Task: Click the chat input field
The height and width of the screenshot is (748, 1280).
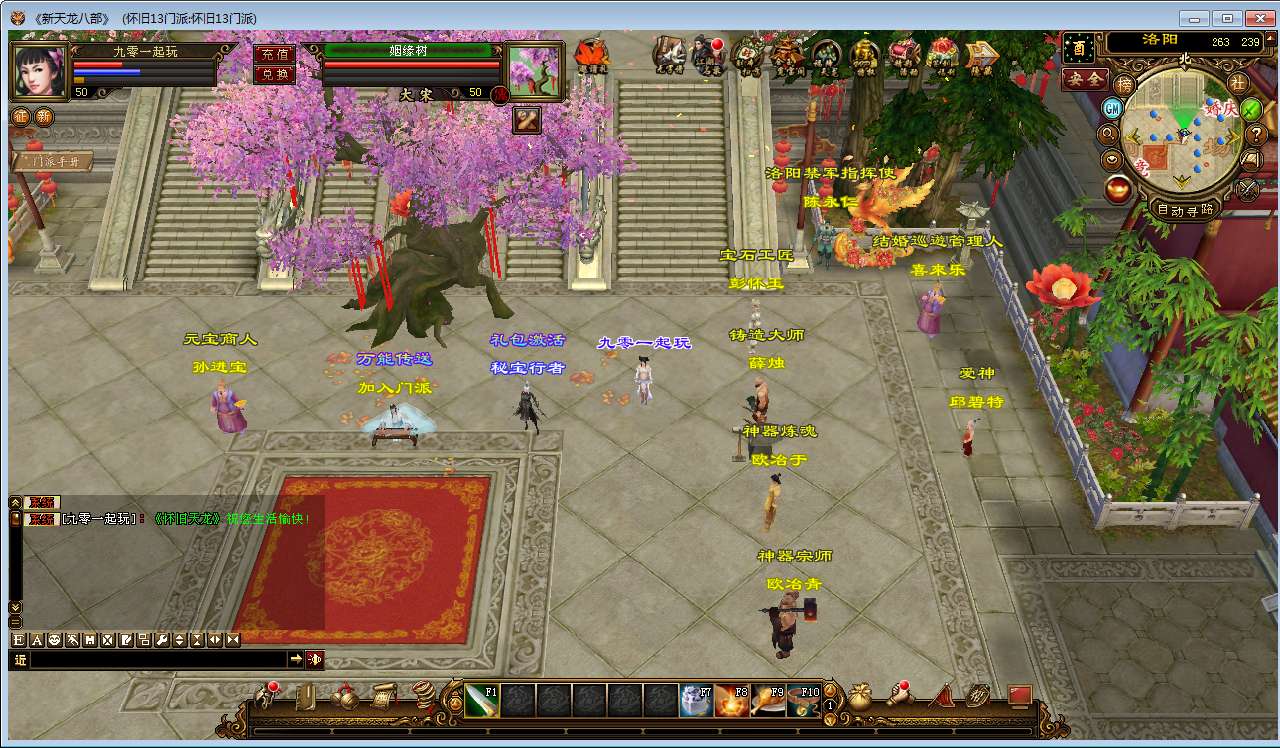Action: [158, 660]
